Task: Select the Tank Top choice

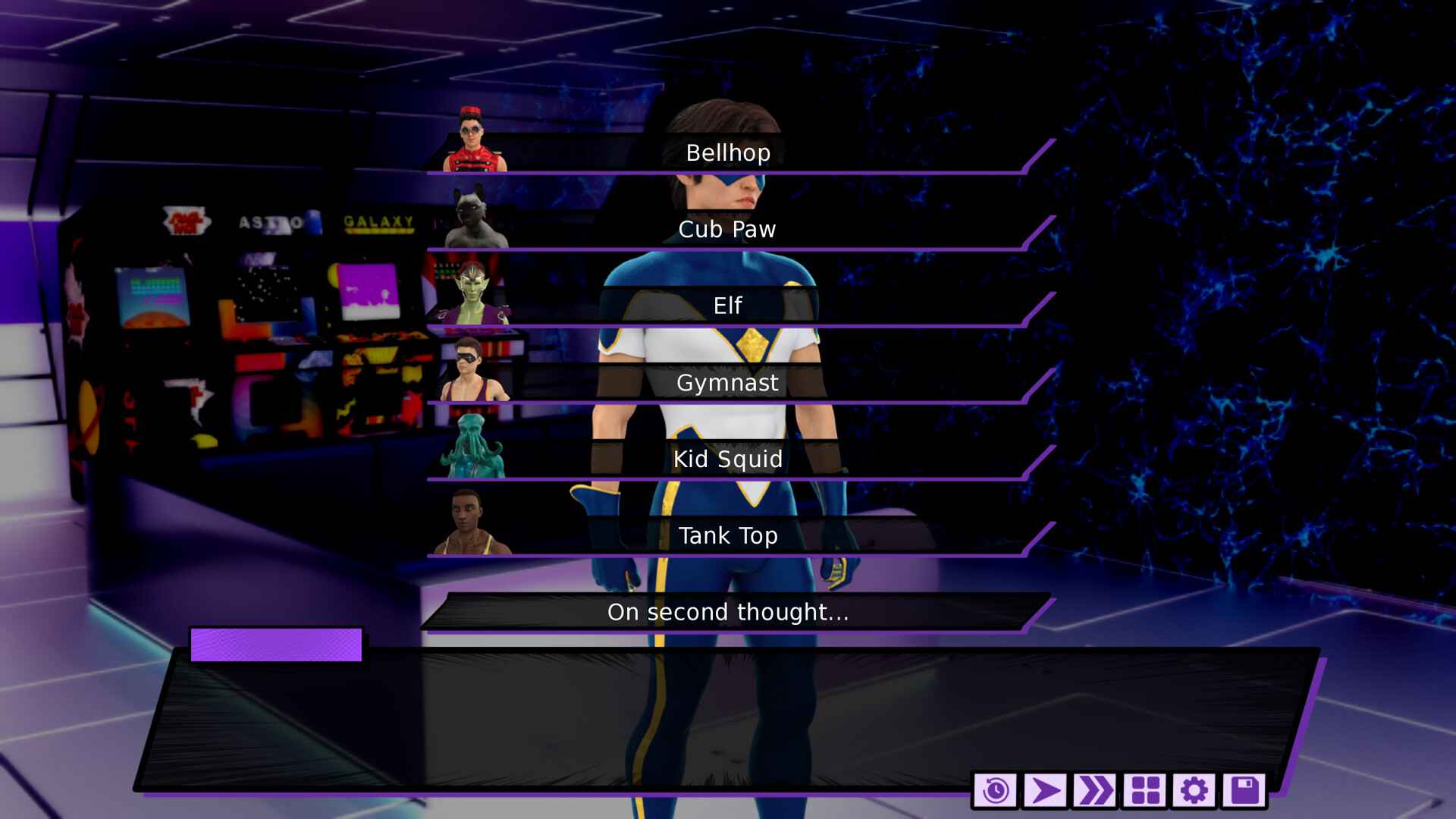Action: 728,536
